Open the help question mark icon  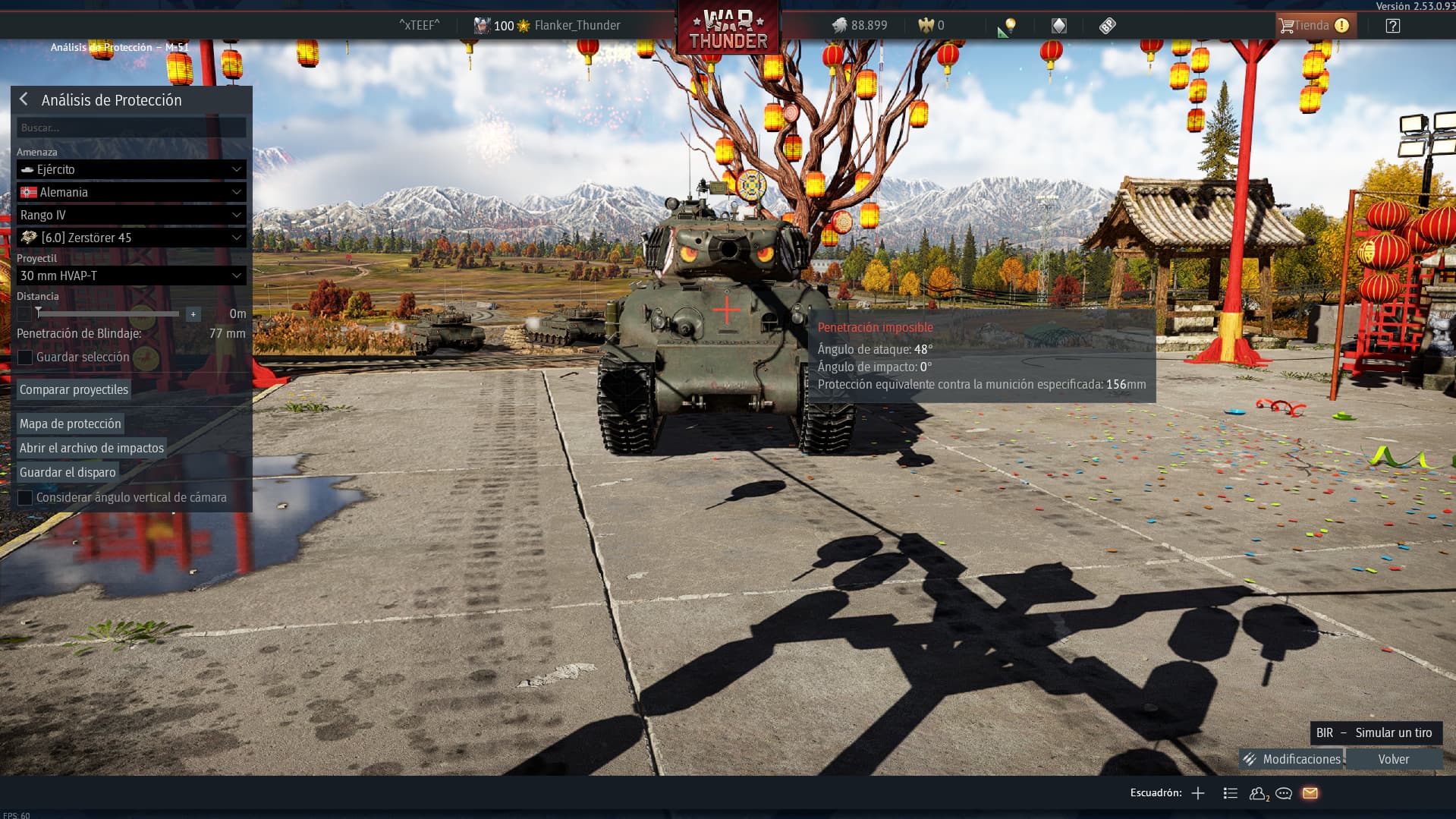1392,26
